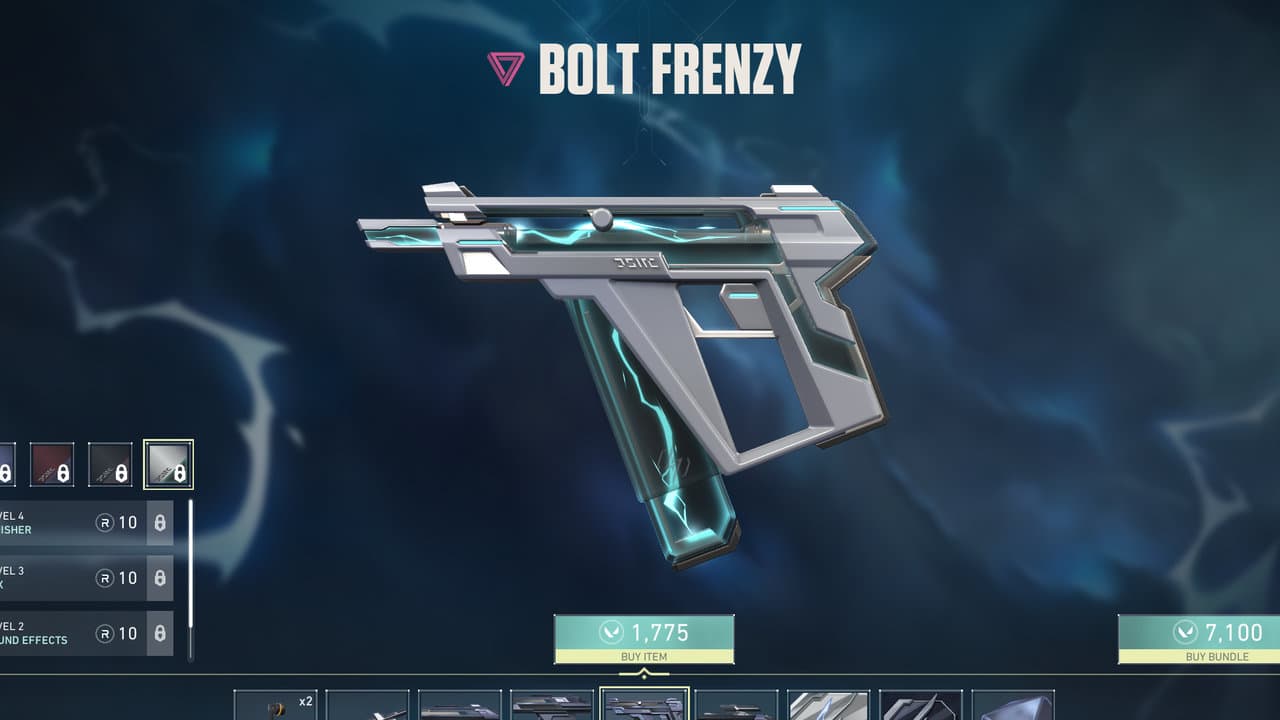Image resolution: width=1280 pixels, height=720 pixels.
Task: Open the Level 4 Finisher upgrade row
Action: point(85,523)
